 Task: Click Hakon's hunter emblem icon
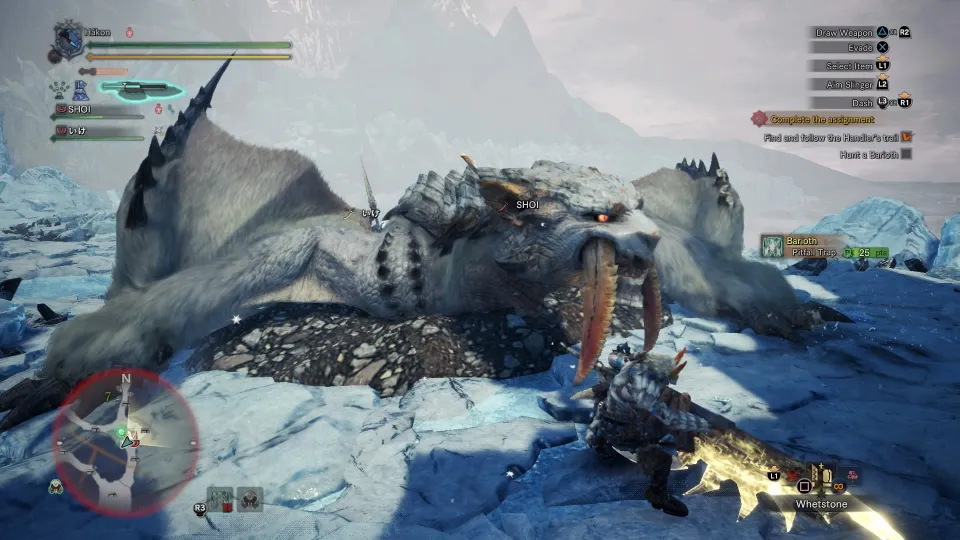click(x=68, y=40)
